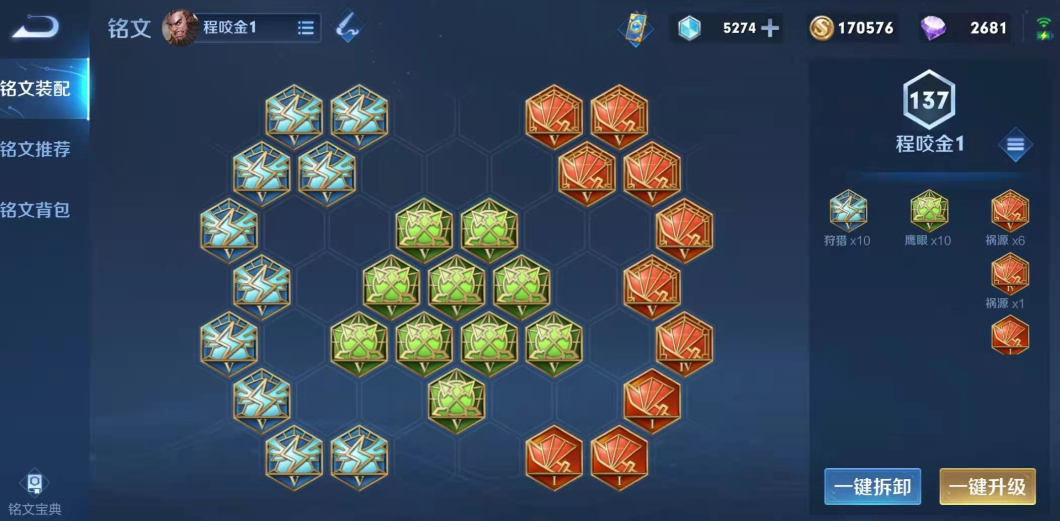1060x521 pixels.
Task: Select the 祸源 x6 rune summary icon
Action: tap(1009, 211)
